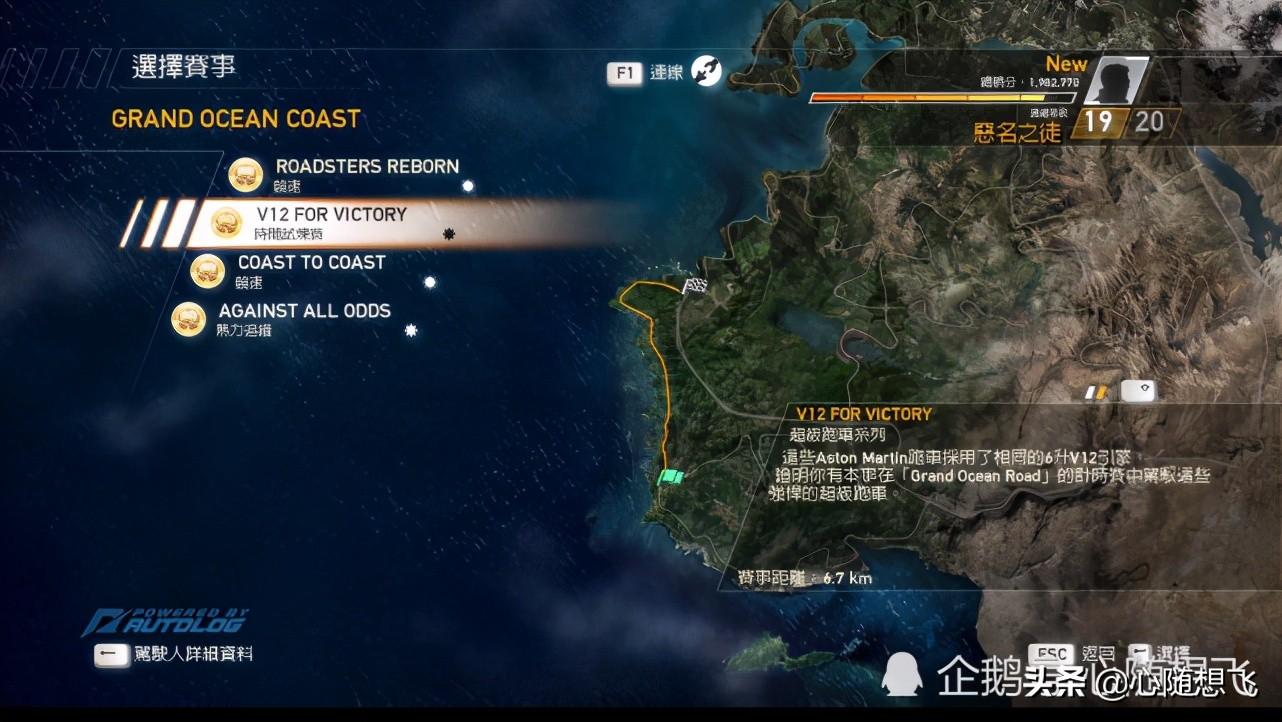Open the driver profile avatar
Image resolution: width=1282 pixels, height=722 pixels.
pos(1115,81)
